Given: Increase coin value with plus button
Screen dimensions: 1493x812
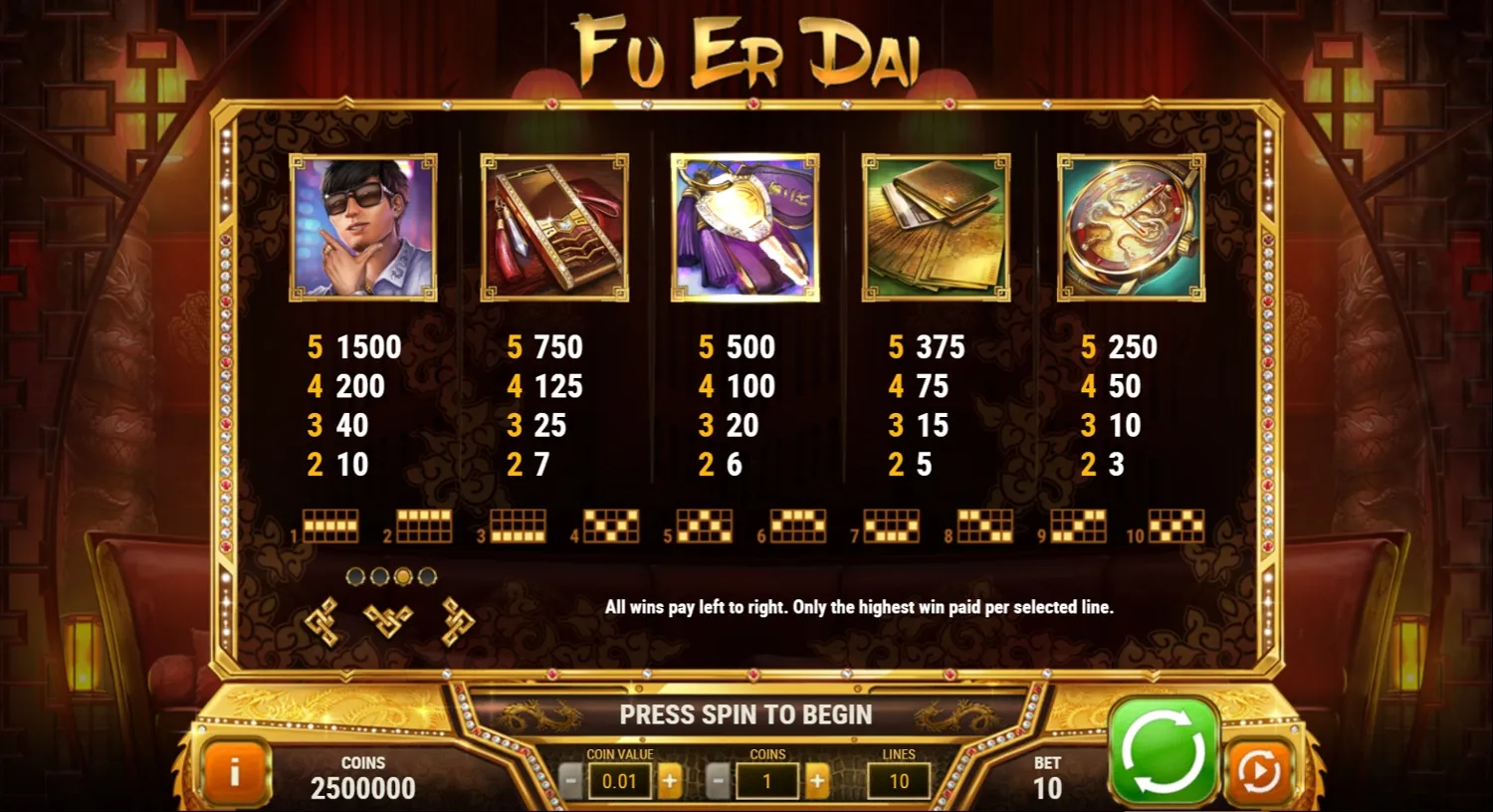Looking at the screenshot, I should [670, 780].
